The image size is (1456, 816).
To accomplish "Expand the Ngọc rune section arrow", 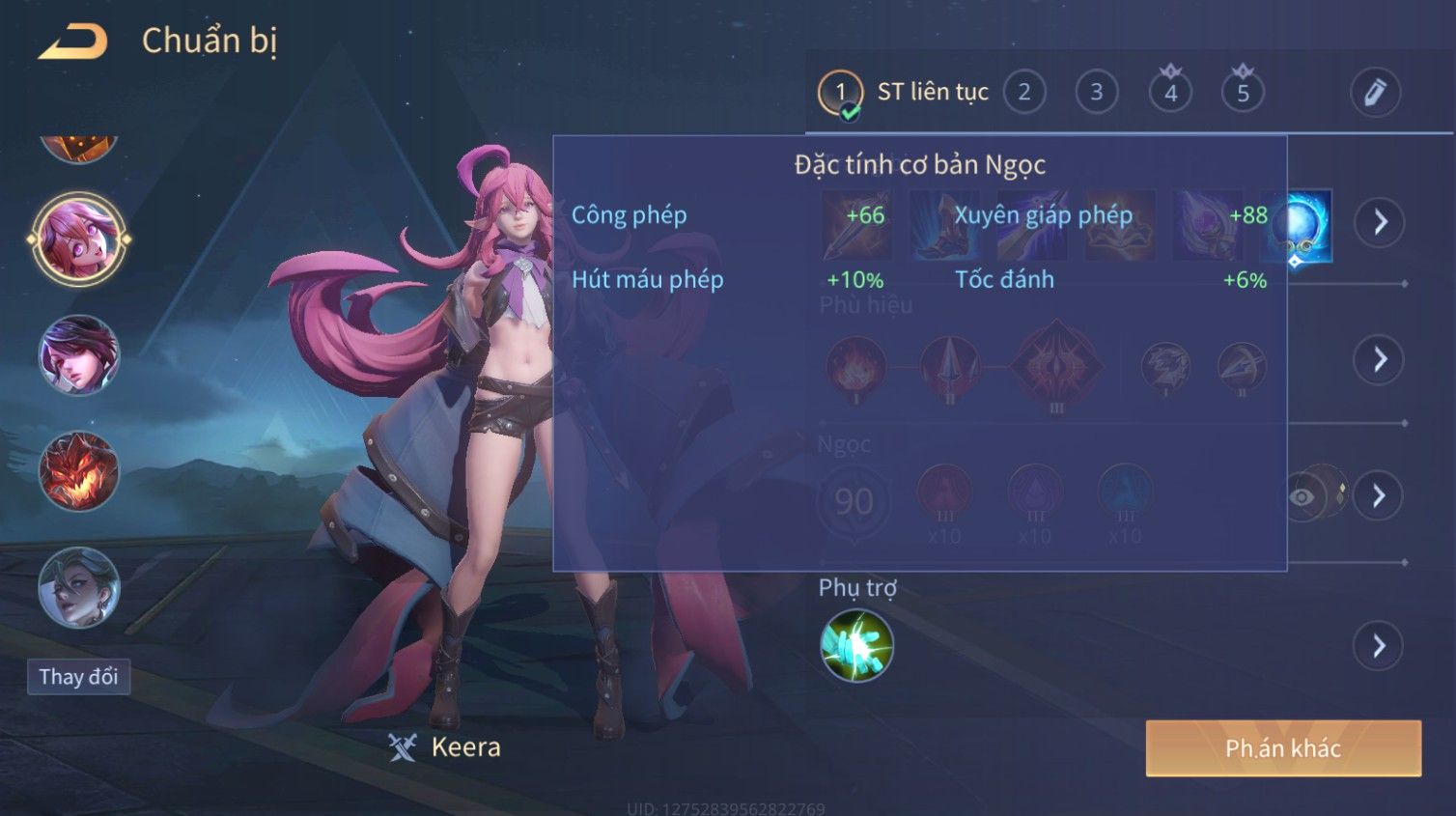I will coord(1379,495).
